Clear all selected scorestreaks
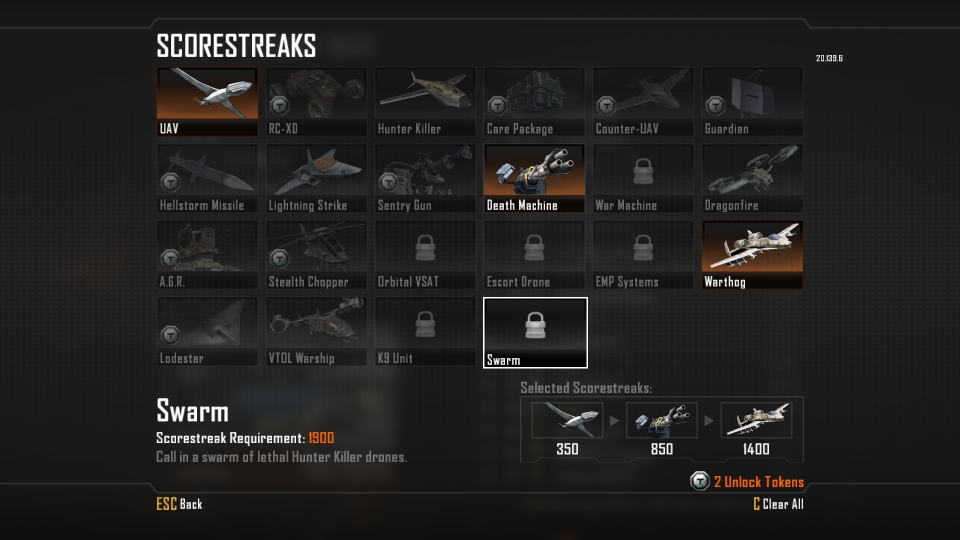Image resolution: width=960 pixels, height=540 pixels. [778, 504]
